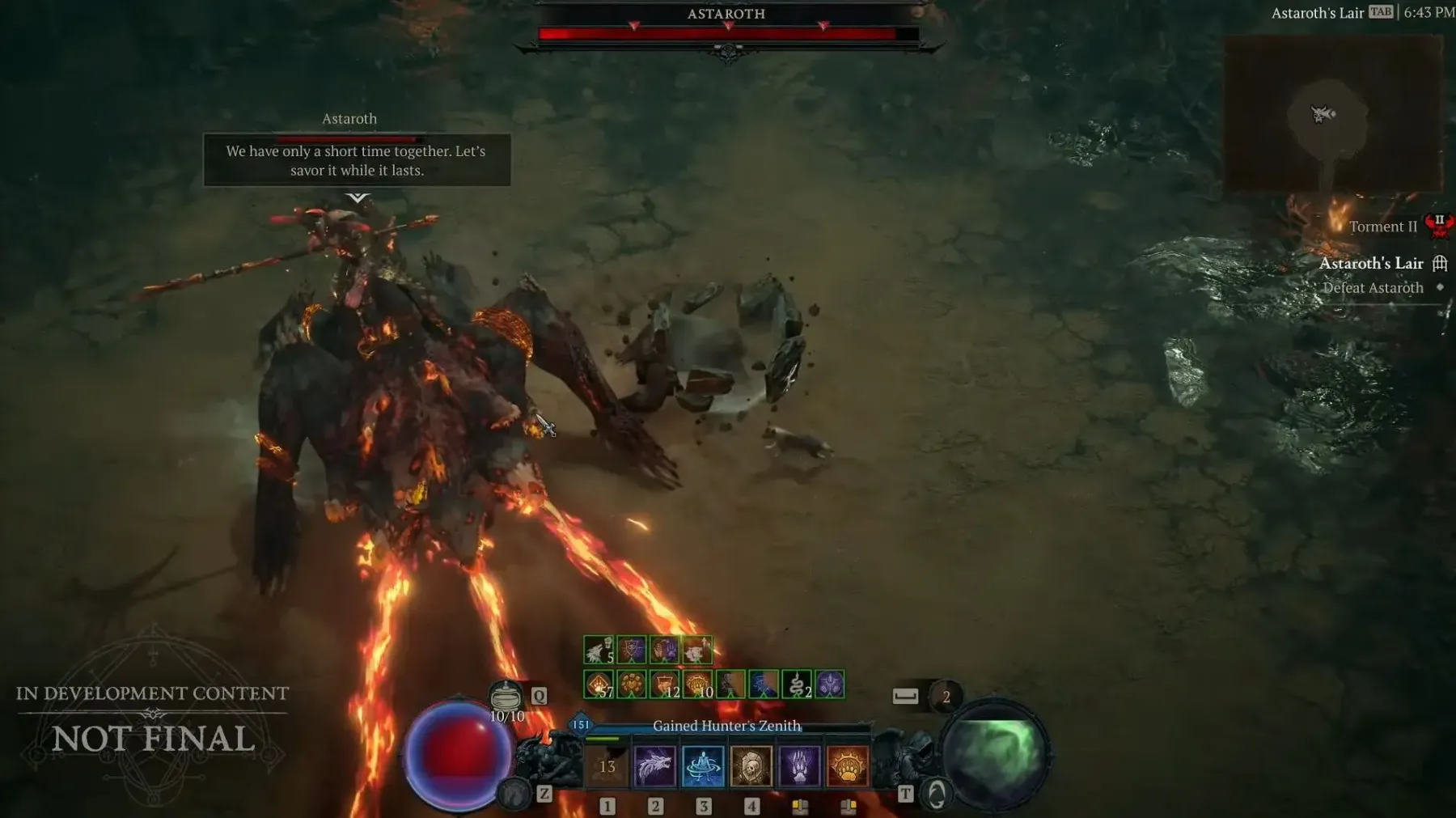Image resolution: width=1456 pixels, height=818 pixels.
Task: Select the Astaroth's Lair objective tracker
Action: [1371, 263]
